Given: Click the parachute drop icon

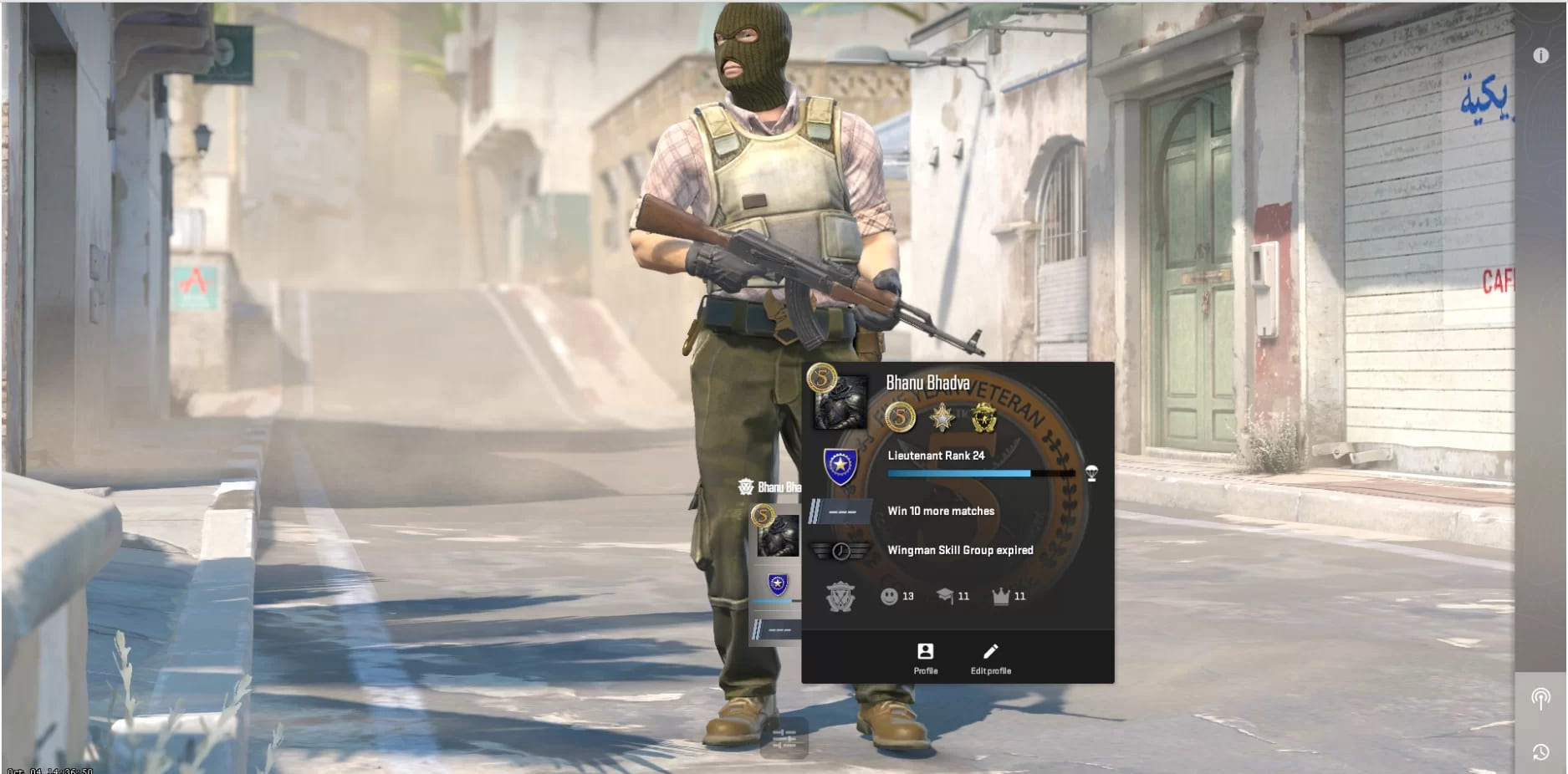Looking at the screenshot, I should point(1091,473).
